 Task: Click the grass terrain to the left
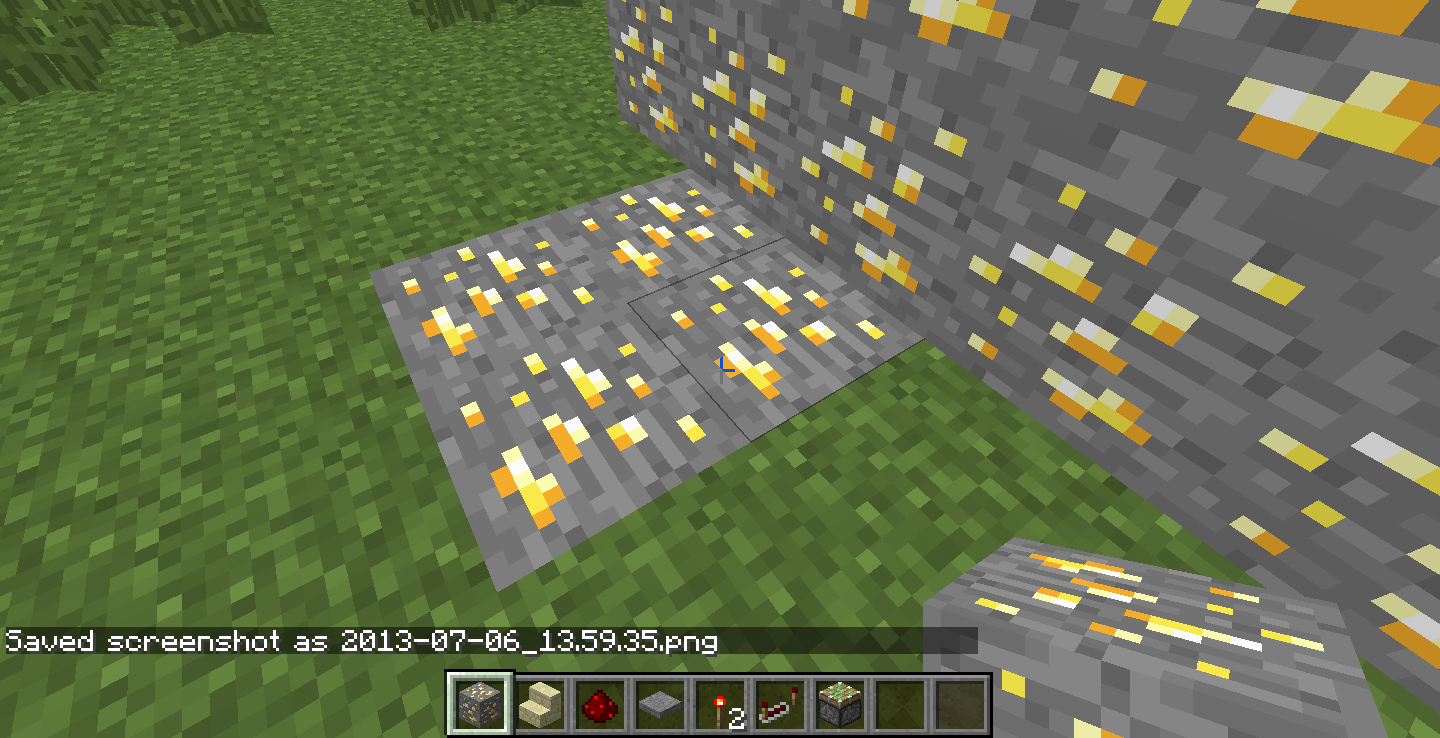click(180, 400)
